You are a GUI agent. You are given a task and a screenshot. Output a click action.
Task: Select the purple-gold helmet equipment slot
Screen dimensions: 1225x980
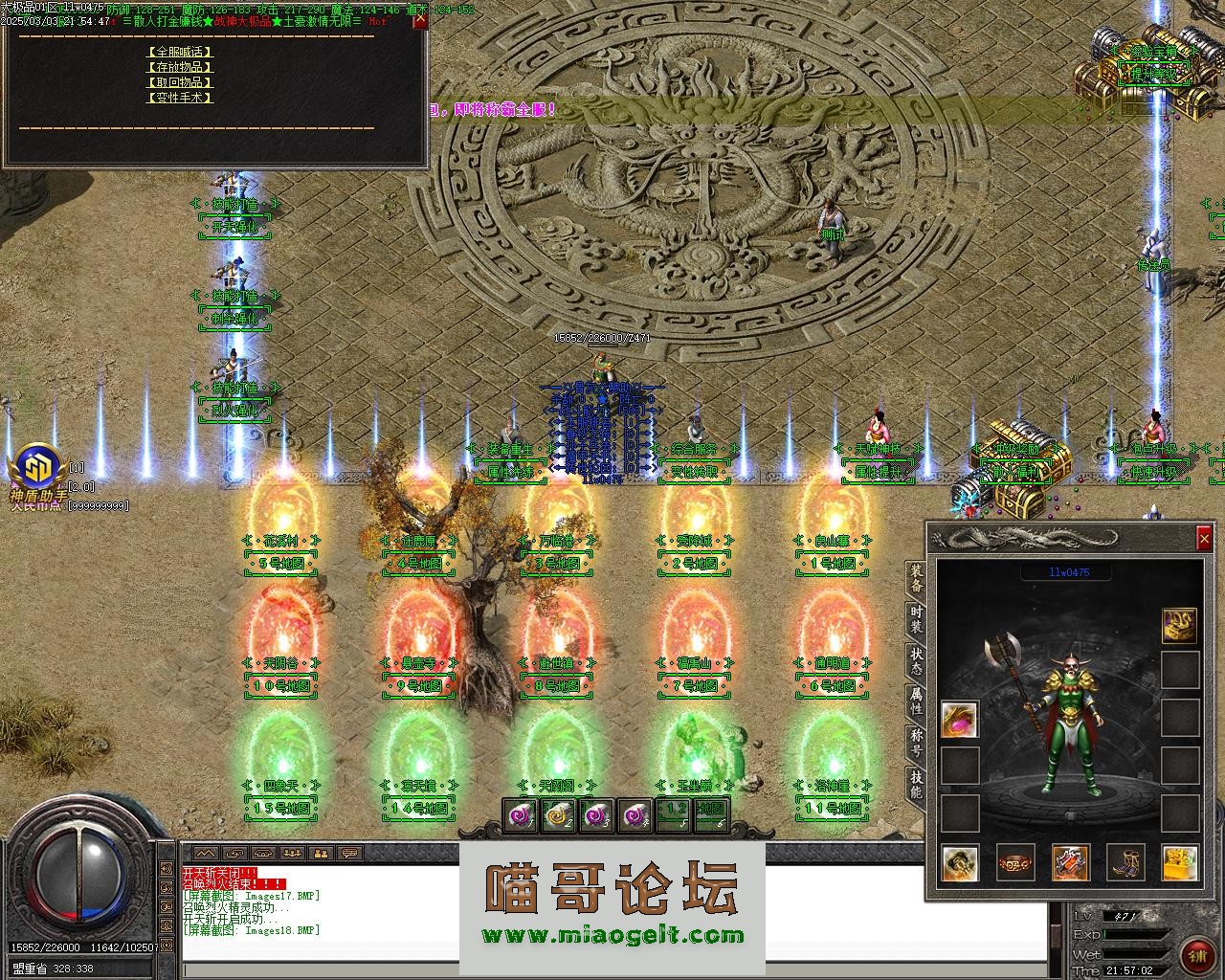1180,625
